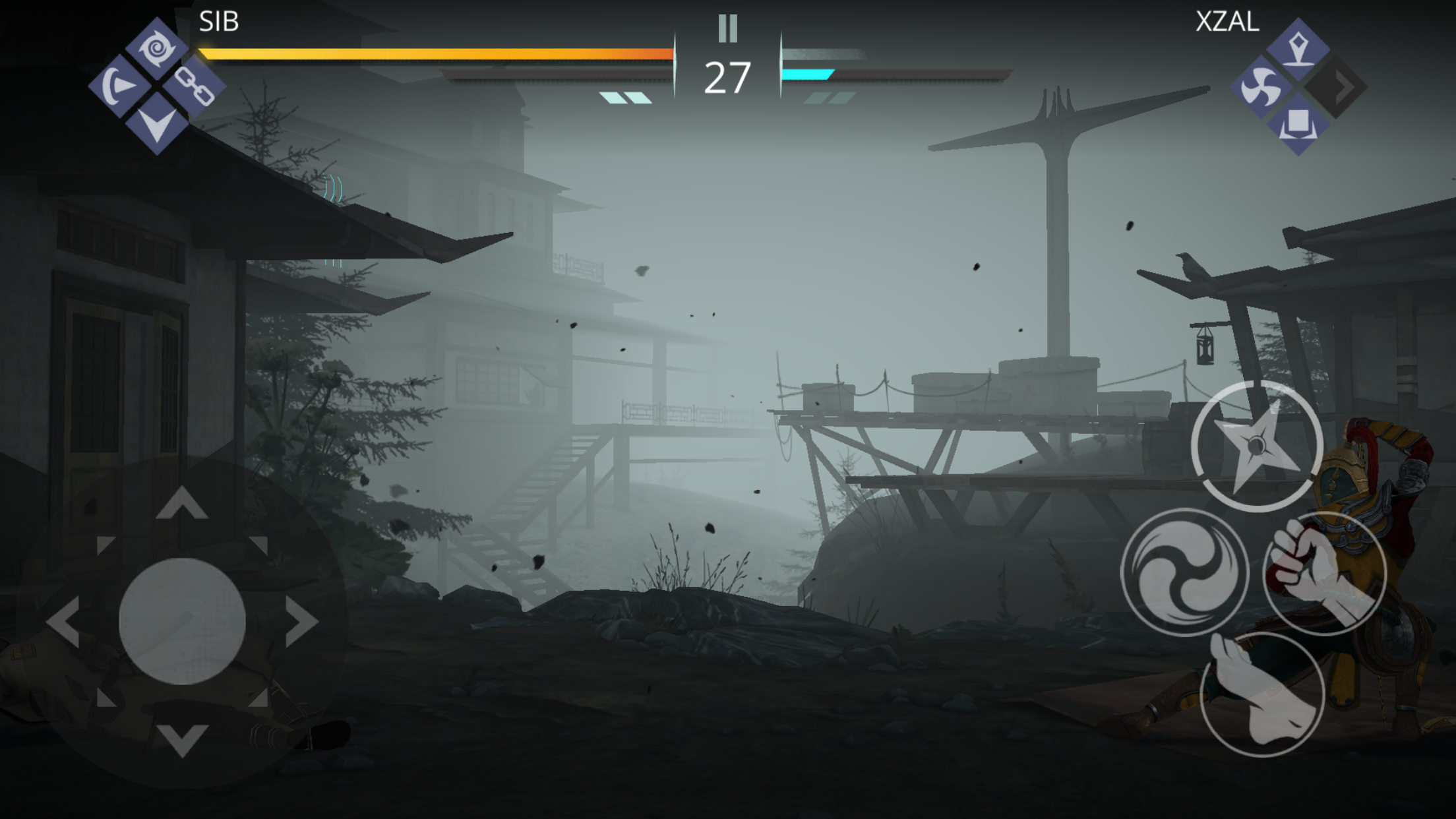Throw a shuriken with the ranged attack button
The image size is (1456, 819).
point(1257,446)
